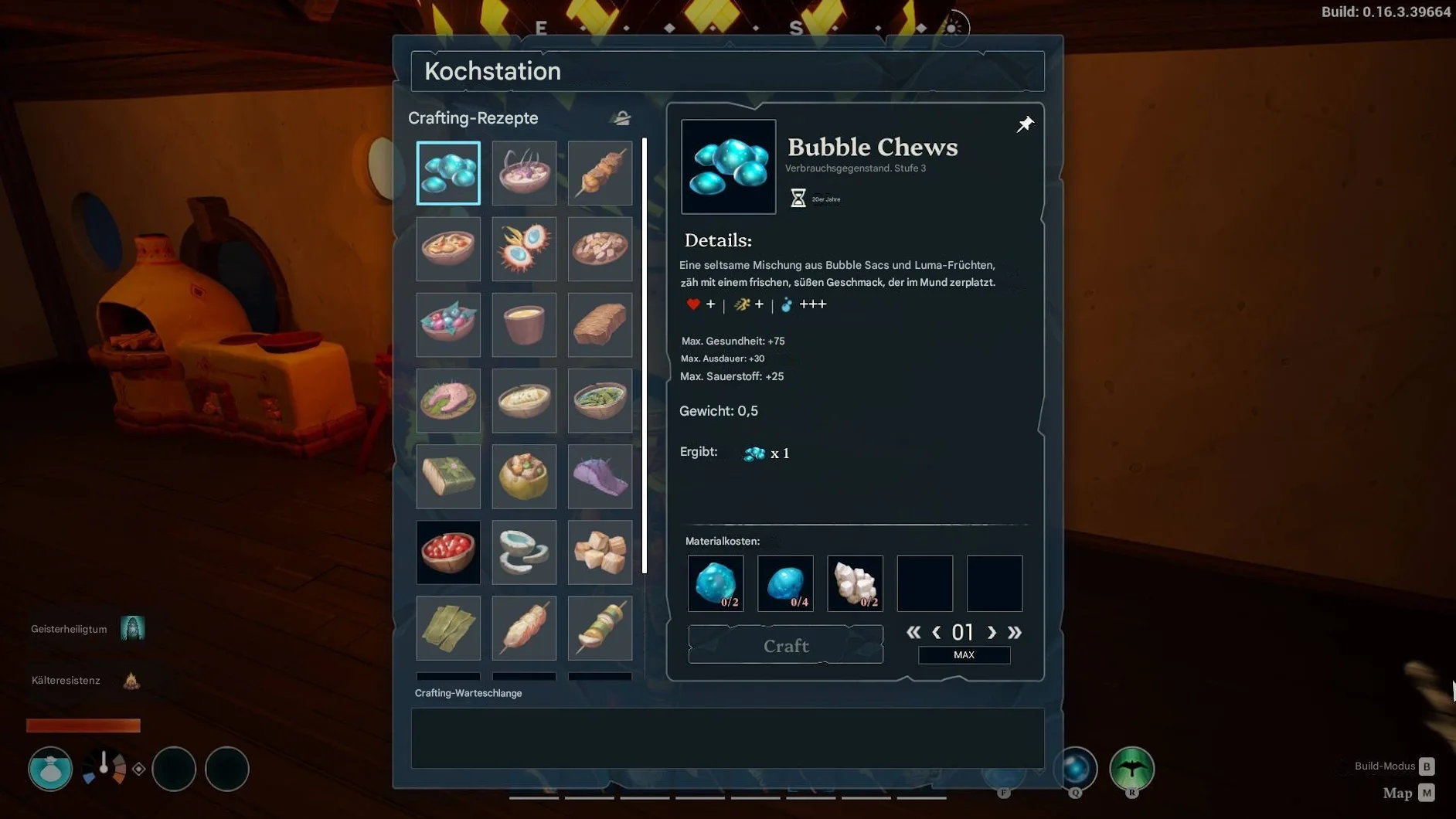Select the Bubble Chews recipe
This screenshot has width=1456, height=819.
click(x=448, y=173)
